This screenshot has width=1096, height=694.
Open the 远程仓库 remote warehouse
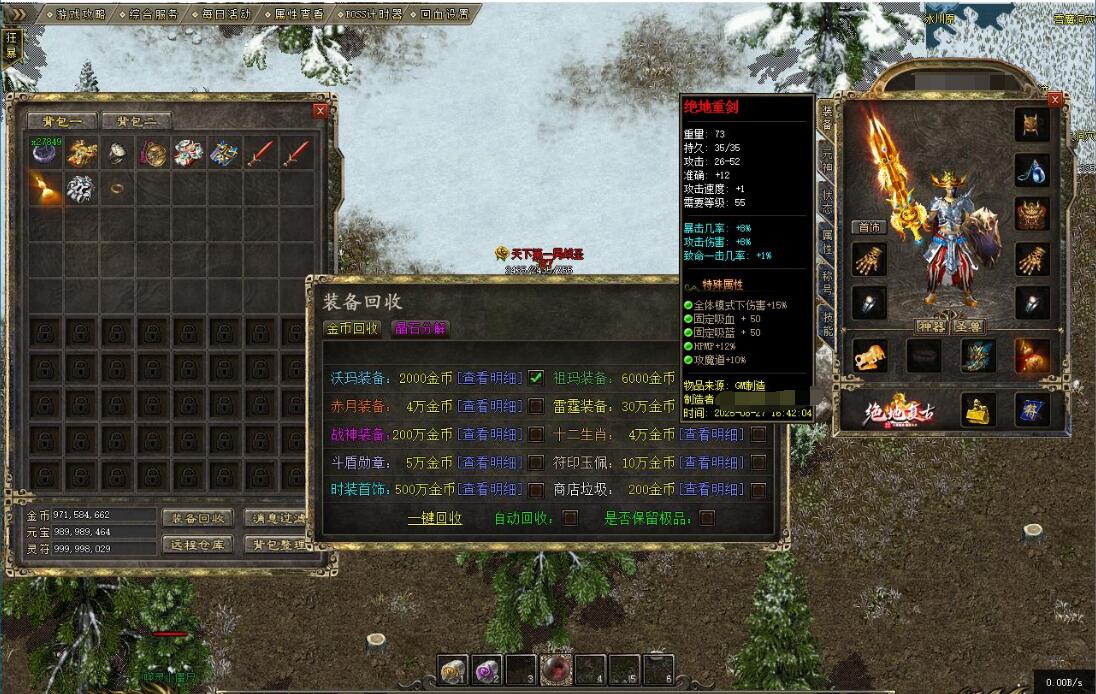(197, 544)
